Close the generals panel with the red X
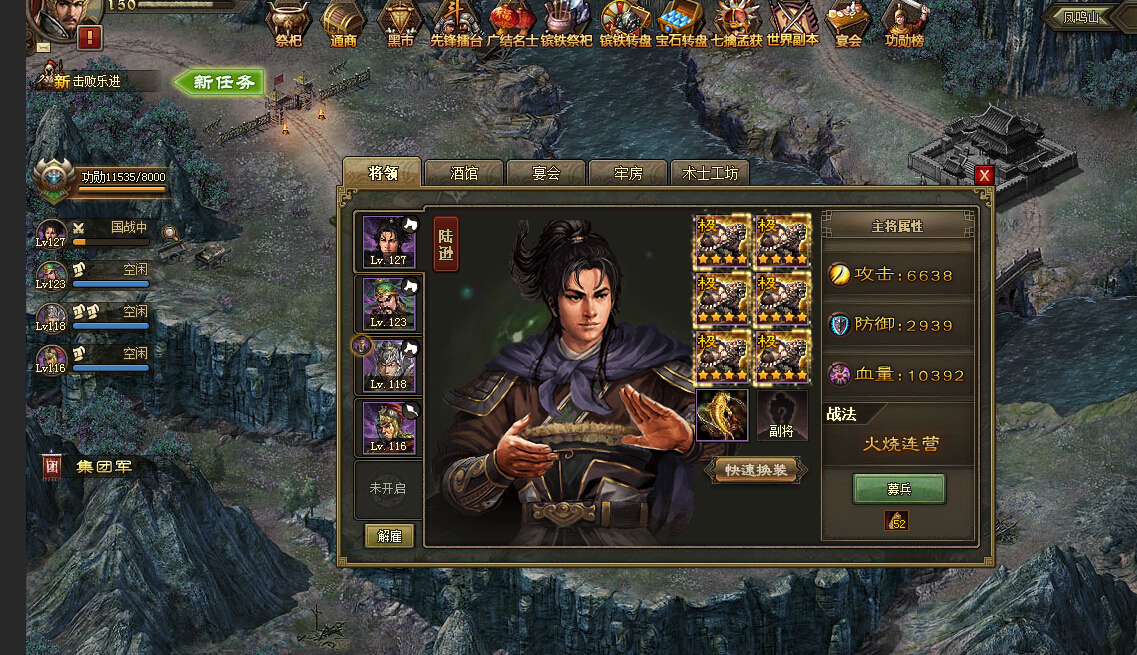The width and height of the screenshot is (1137, 655). coord(984,175)
